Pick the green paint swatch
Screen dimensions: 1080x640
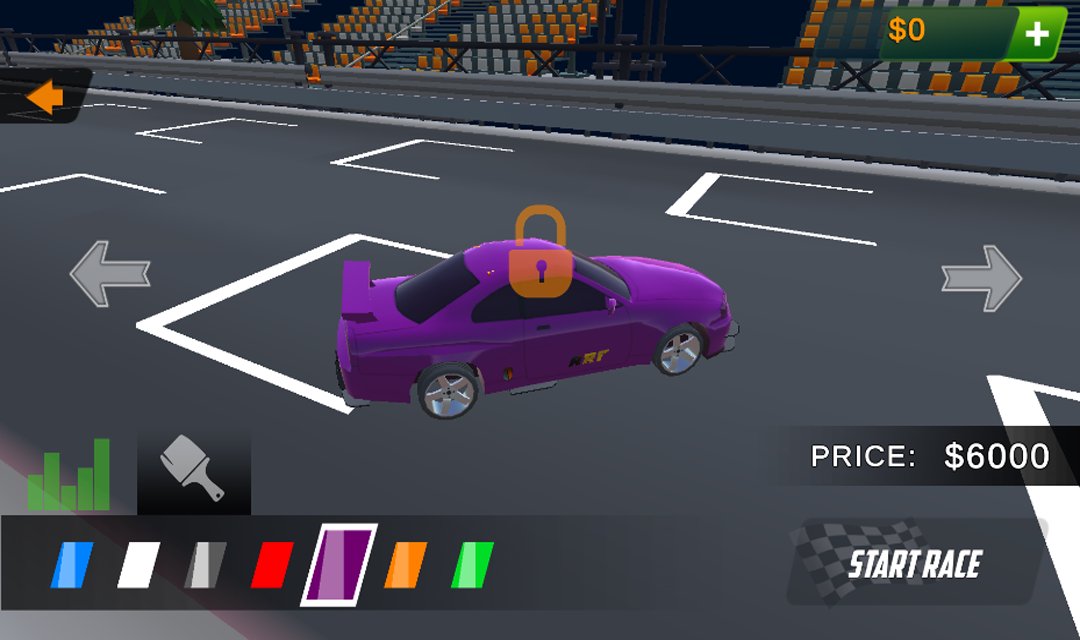click(473, 565)
